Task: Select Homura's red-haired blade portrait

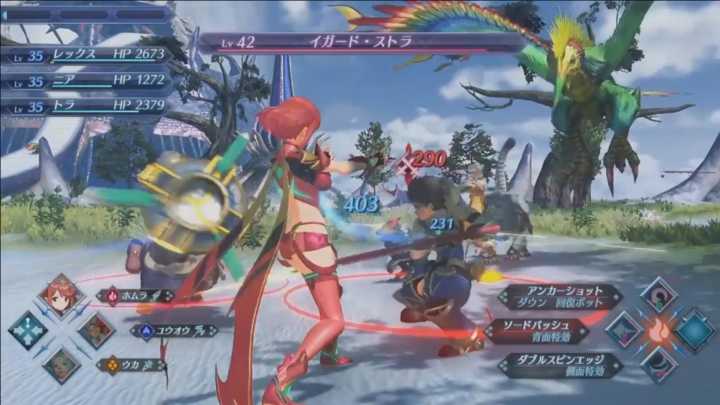Action: click(61, 295)
